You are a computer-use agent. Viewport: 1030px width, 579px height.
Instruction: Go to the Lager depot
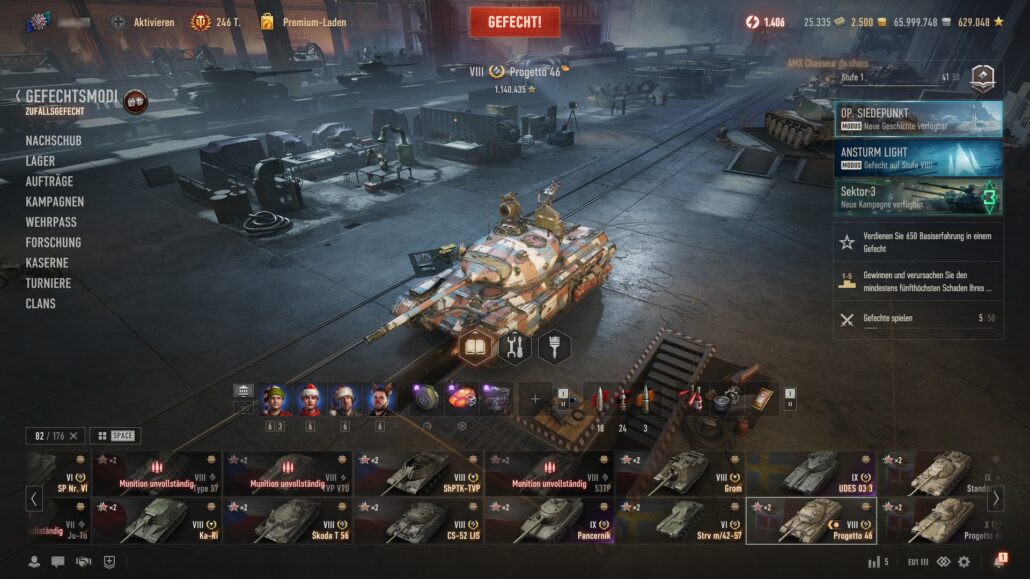click(x=40, y=161)
